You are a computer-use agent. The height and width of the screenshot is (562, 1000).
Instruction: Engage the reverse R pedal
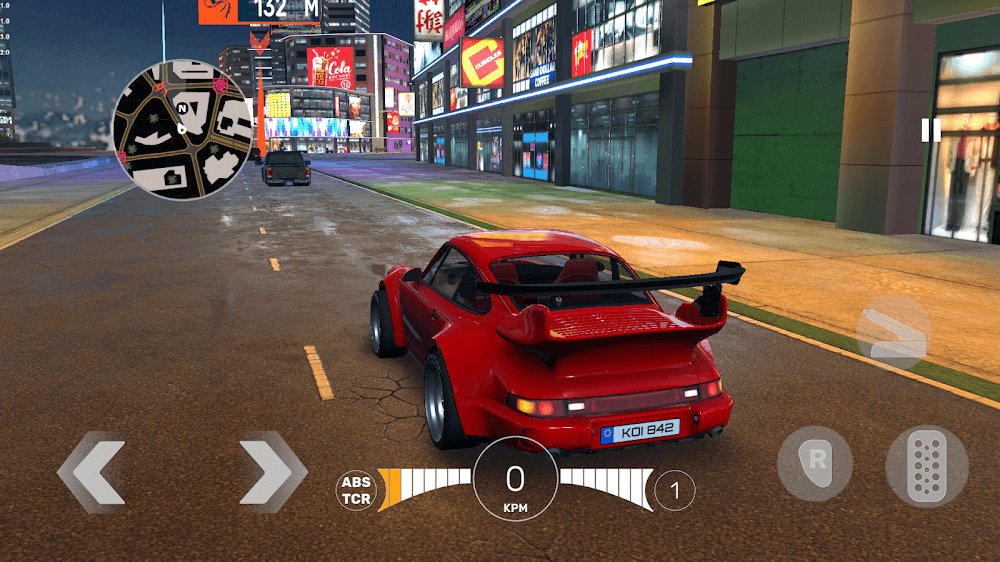pyautogui.click(x=815, y=464)
